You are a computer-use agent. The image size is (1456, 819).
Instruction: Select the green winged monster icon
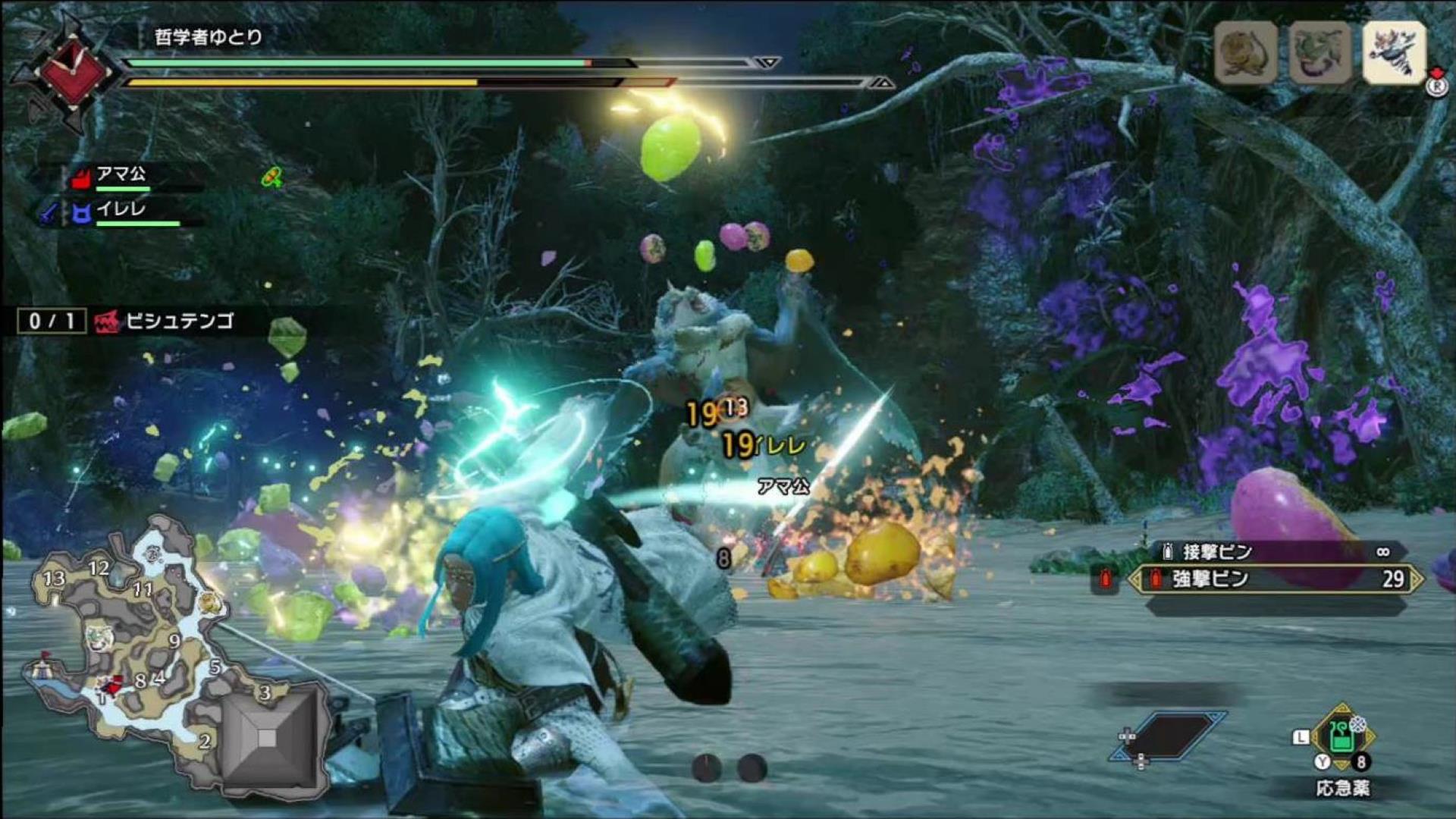pos(1320,52)
